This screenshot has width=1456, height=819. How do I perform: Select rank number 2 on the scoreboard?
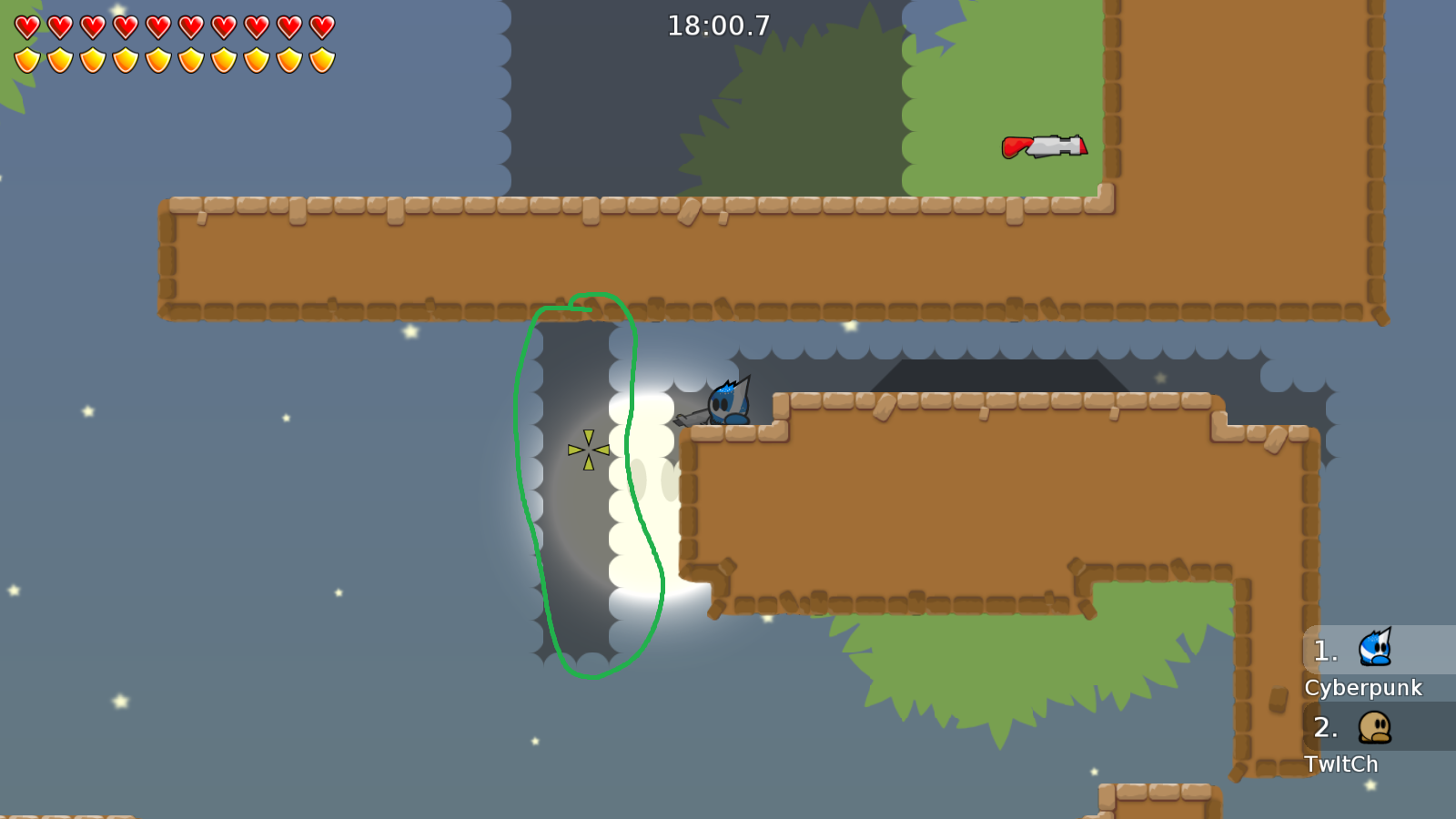(x=1324, y=728)
